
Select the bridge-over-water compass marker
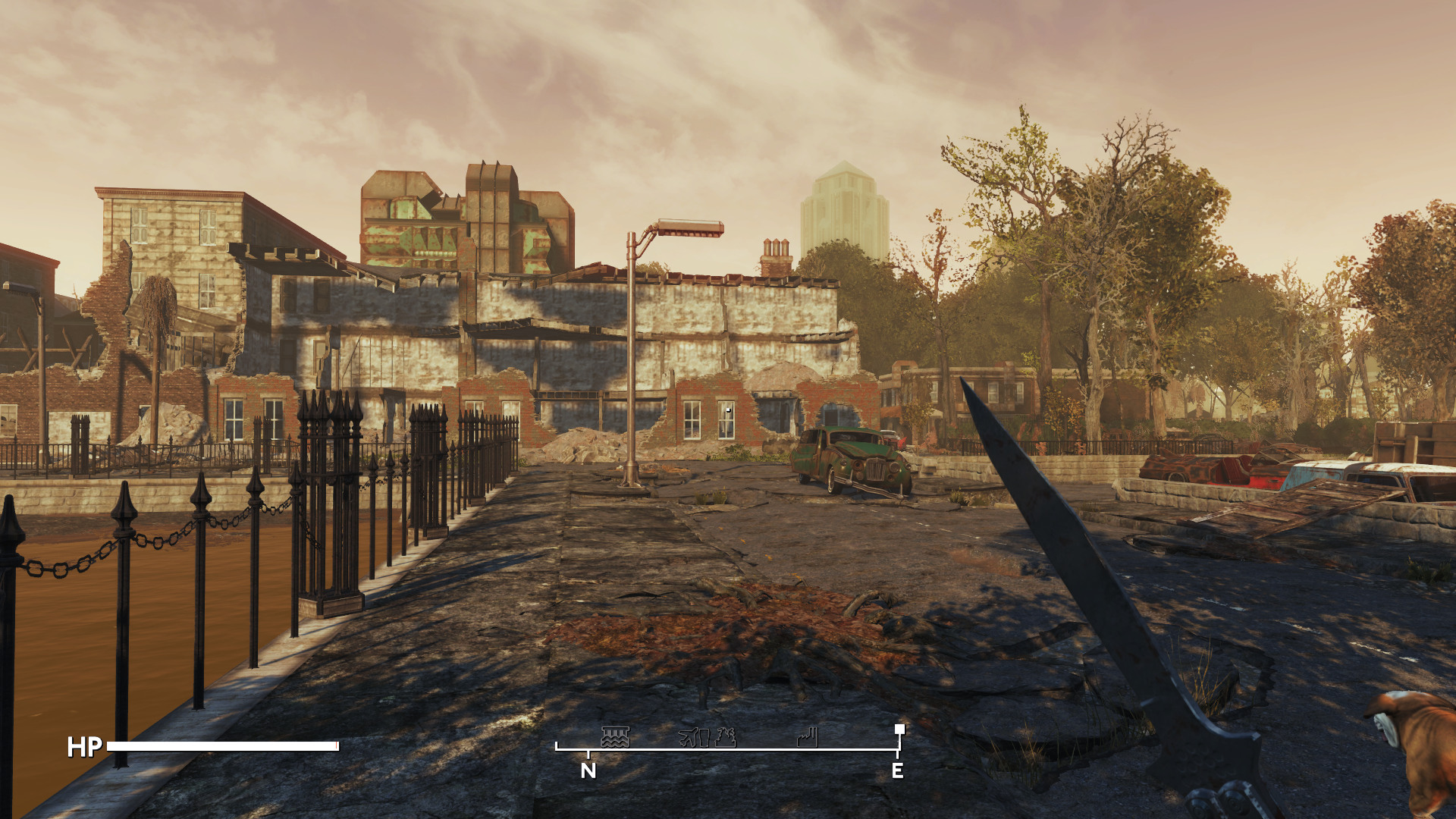[x=615, y=737]
